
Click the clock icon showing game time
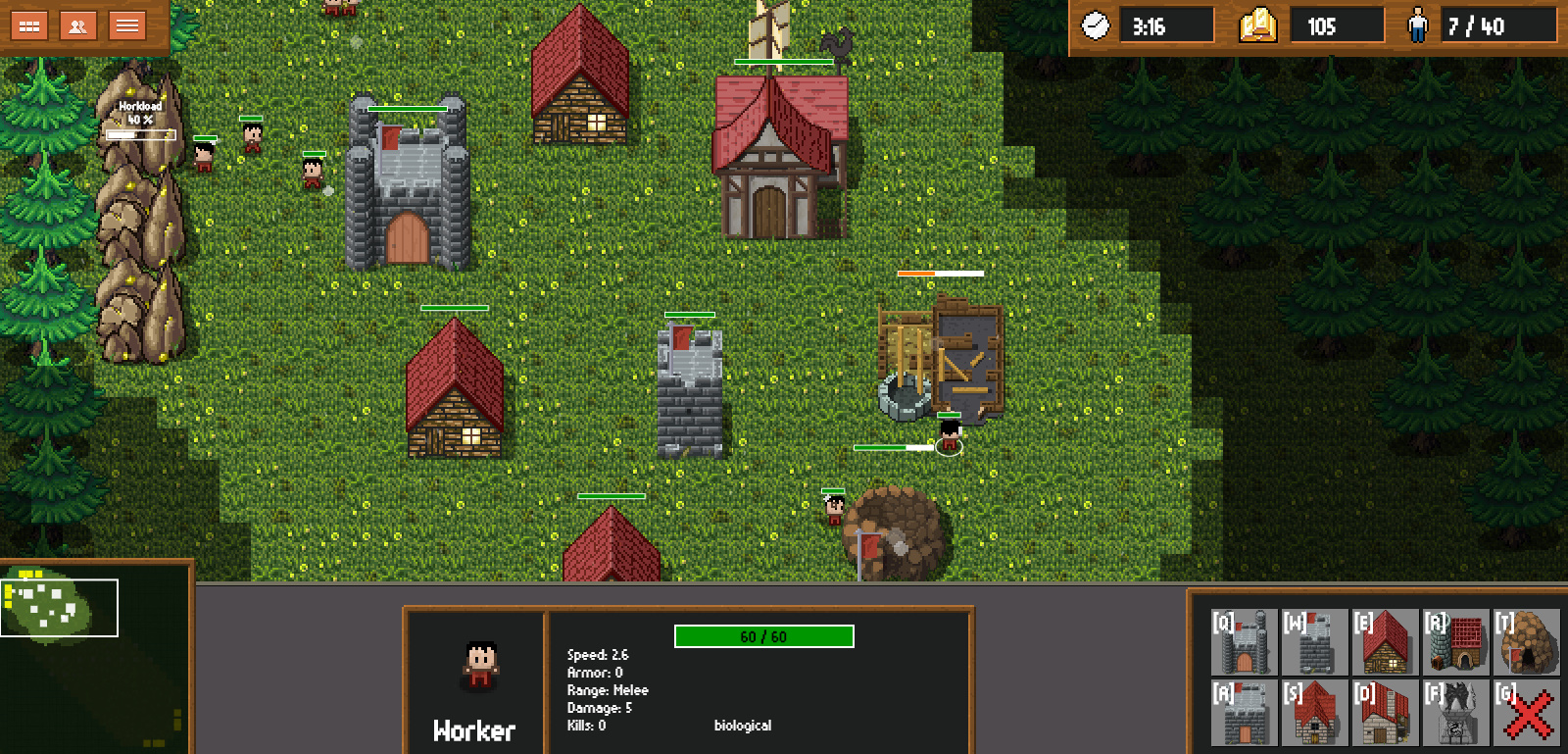coord(1095,26)
